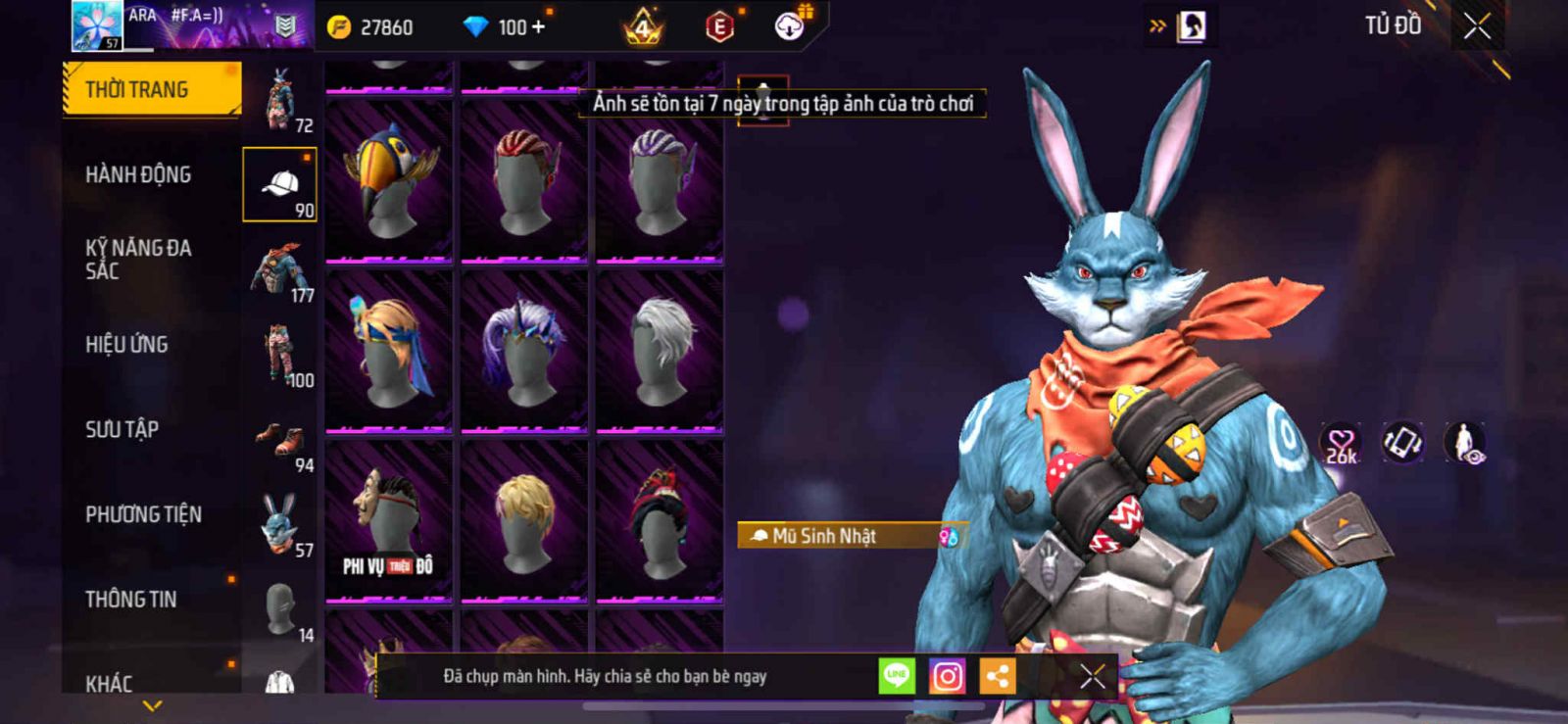
Task: Dismiss the screenshot share banner
Action: tap(1092, 676)
